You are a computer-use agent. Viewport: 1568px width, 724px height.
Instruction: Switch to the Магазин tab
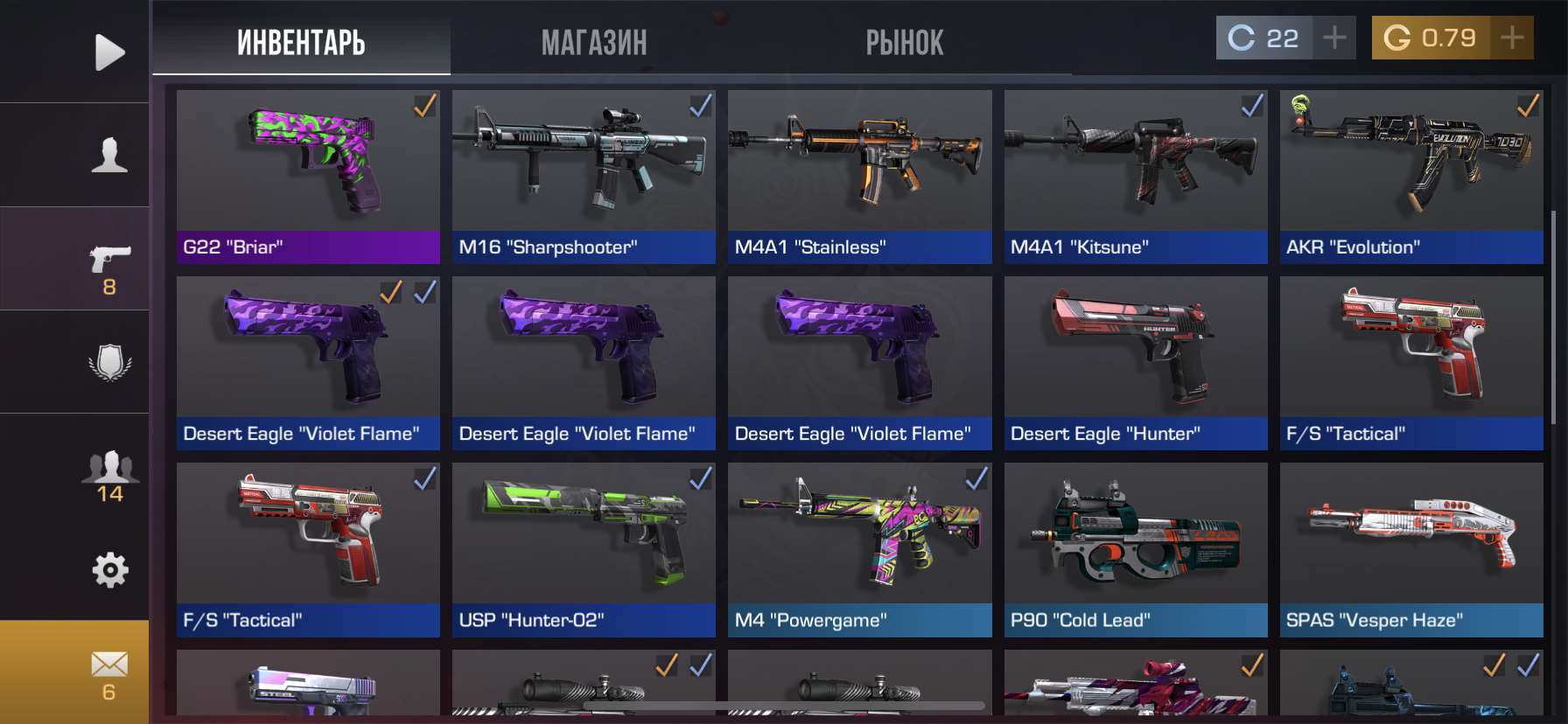593,42
